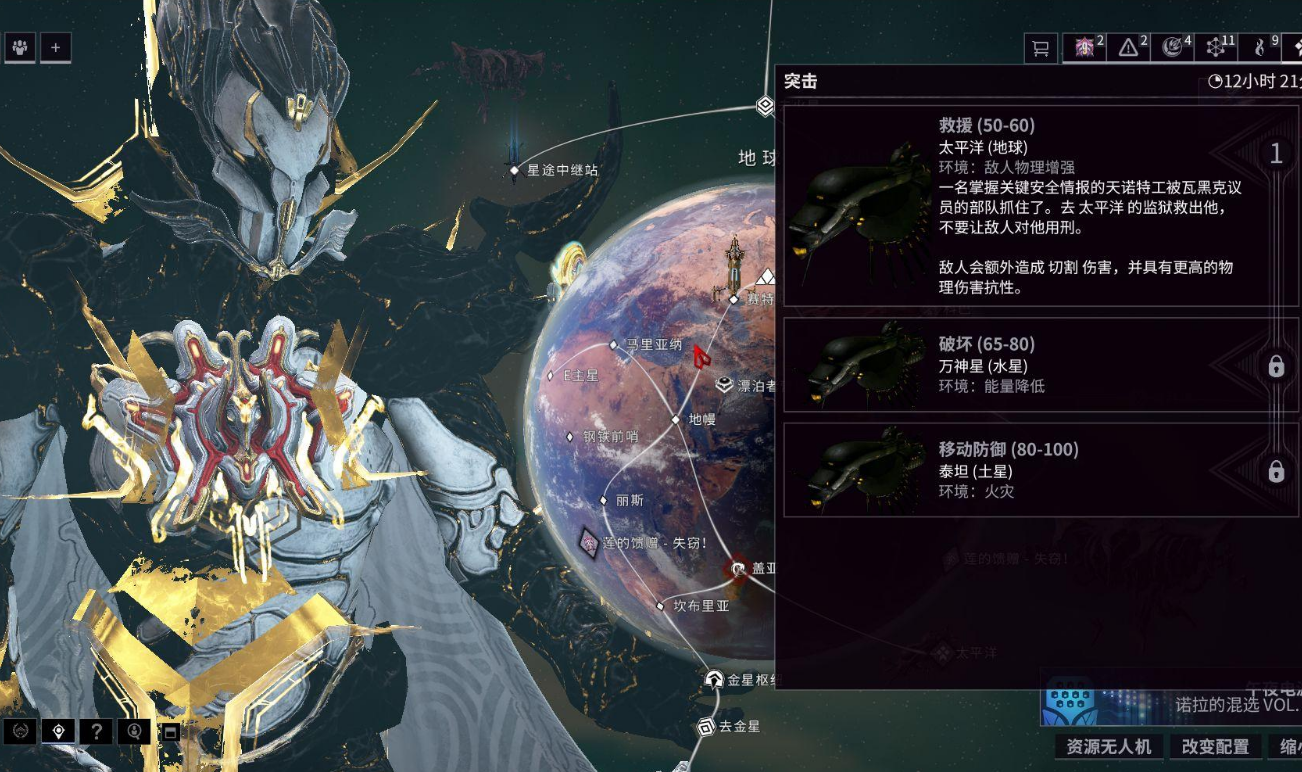Select the waypoint marker icon at bottom-left

[58, 733]
